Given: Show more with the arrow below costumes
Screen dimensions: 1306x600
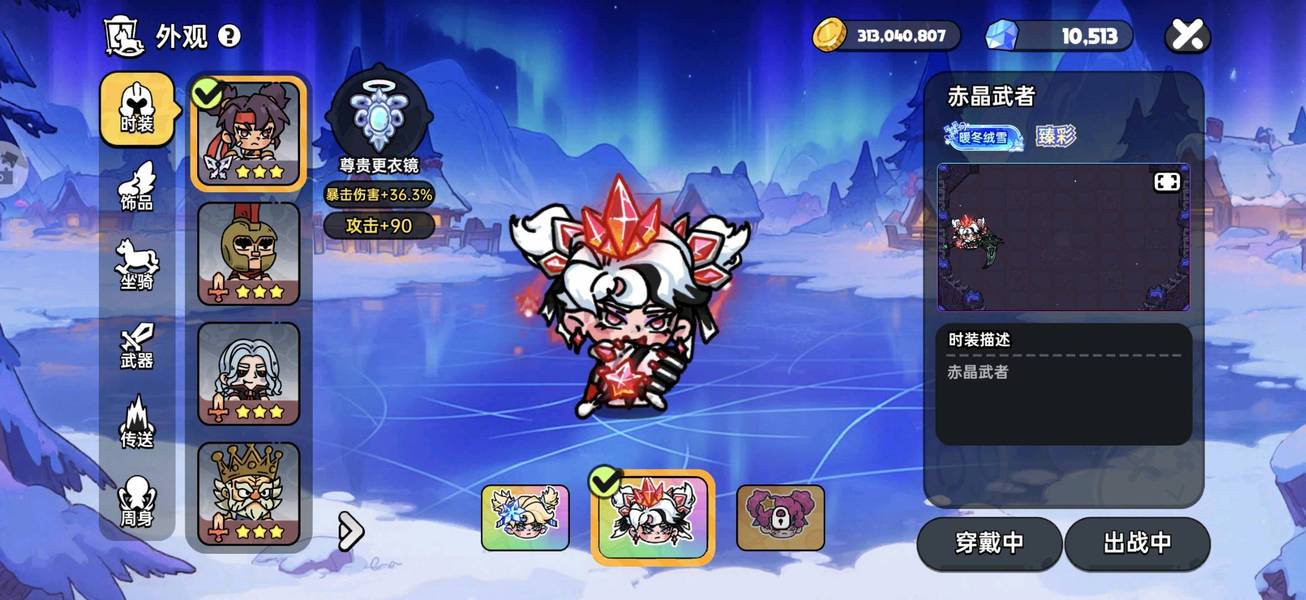Looking at the screenshot, I should (350, 531).
